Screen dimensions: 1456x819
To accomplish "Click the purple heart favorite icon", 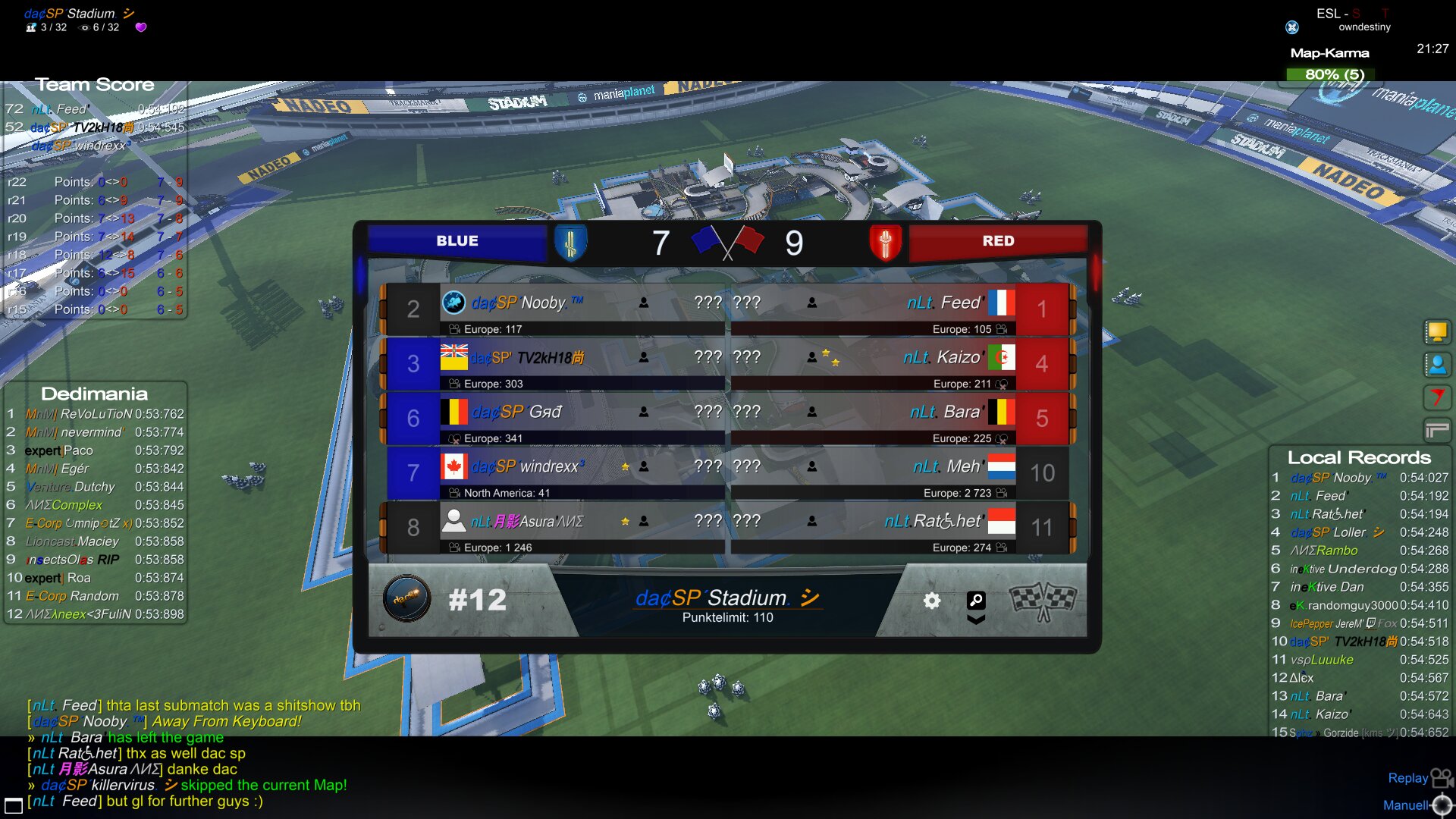I will 141,27.
